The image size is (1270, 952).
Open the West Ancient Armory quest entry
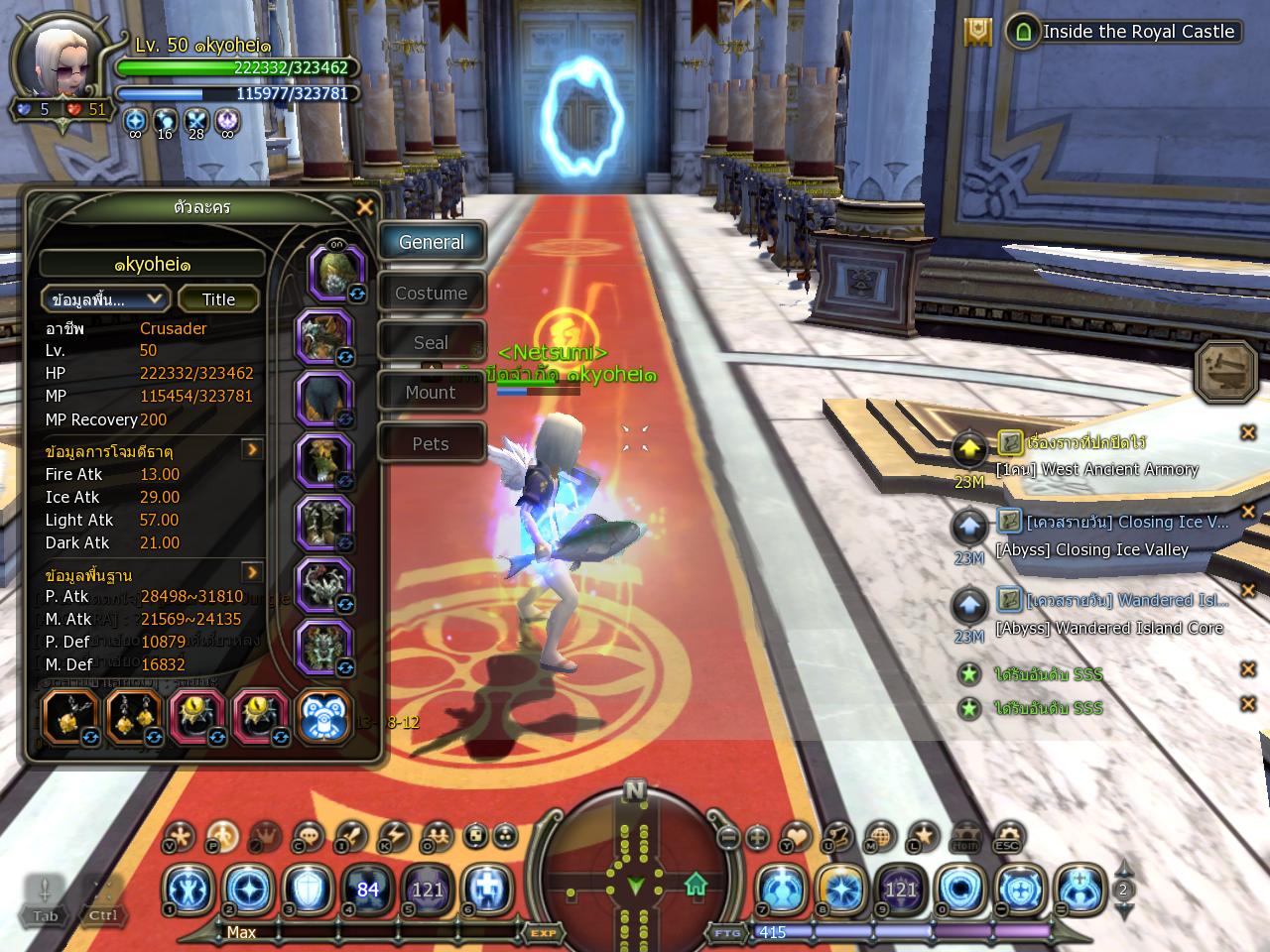(1096, 470)
